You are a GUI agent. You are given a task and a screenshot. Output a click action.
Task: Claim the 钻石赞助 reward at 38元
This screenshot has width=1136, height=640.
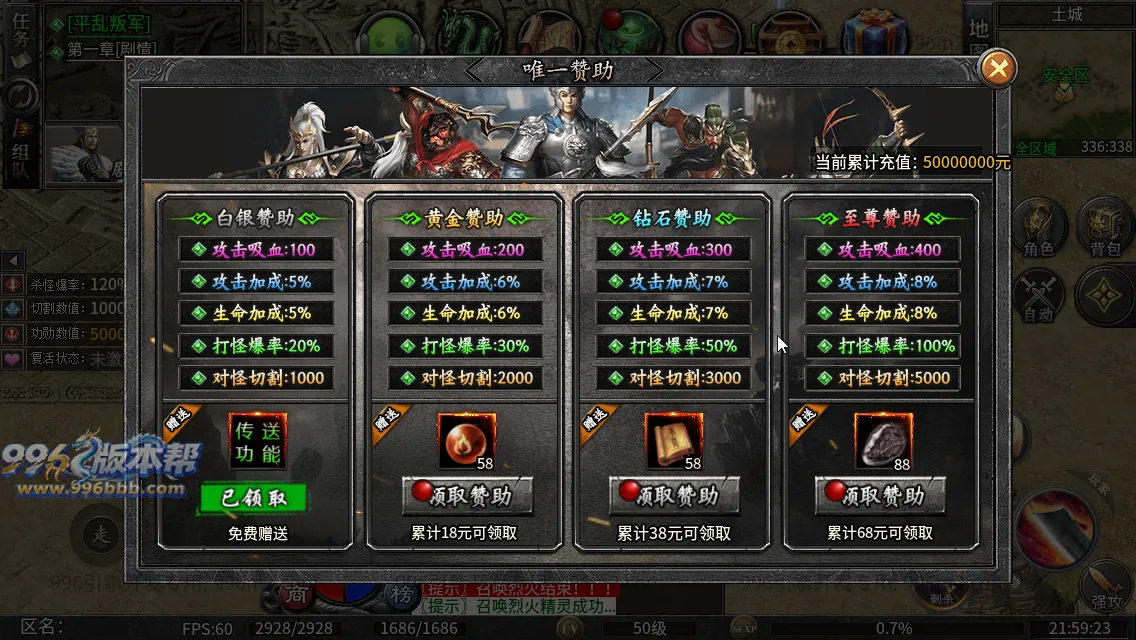tap(674, 495)
